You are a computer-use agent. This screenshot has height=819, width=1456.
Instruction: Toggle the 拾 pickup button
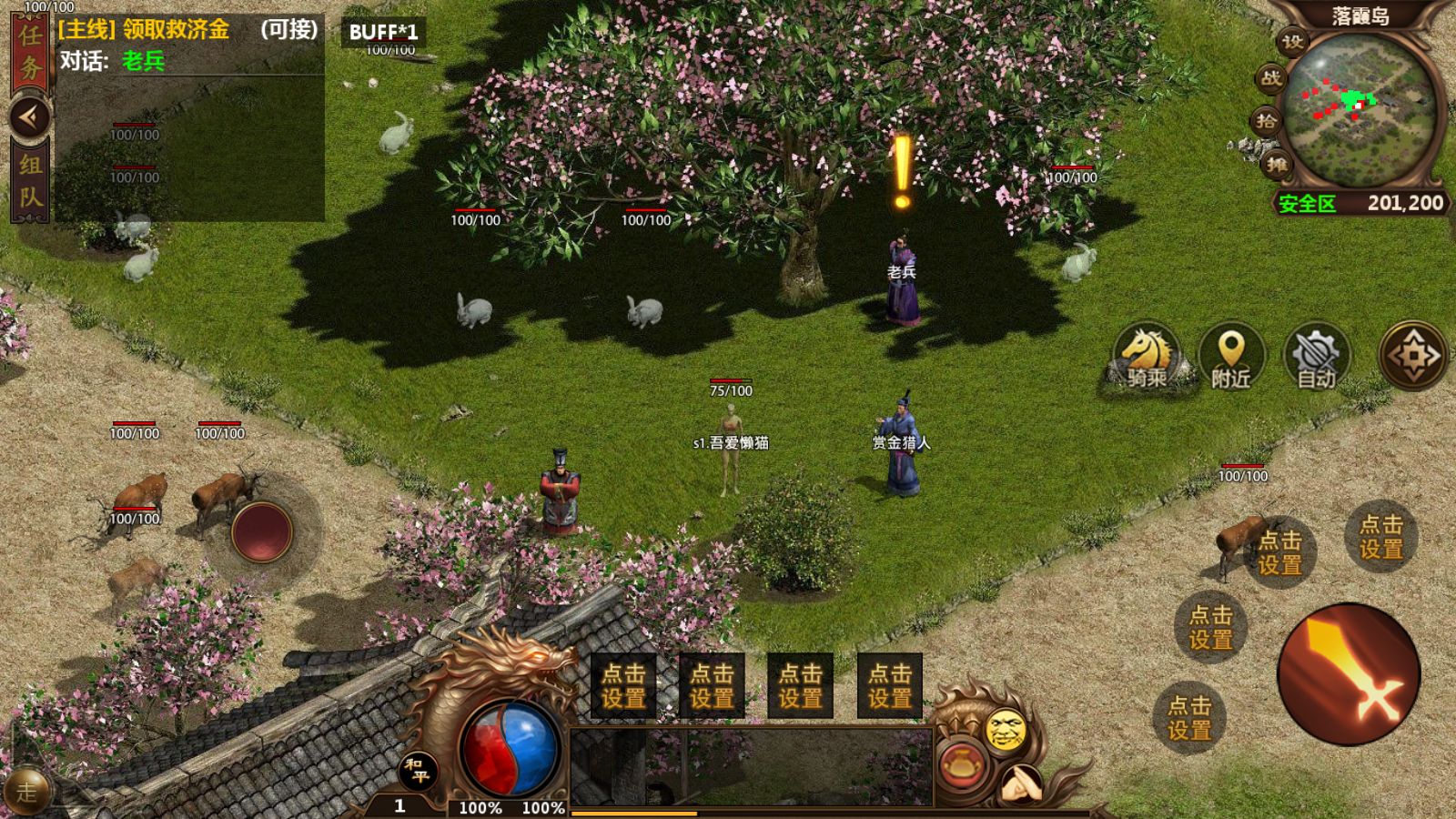coord(1266,121)
